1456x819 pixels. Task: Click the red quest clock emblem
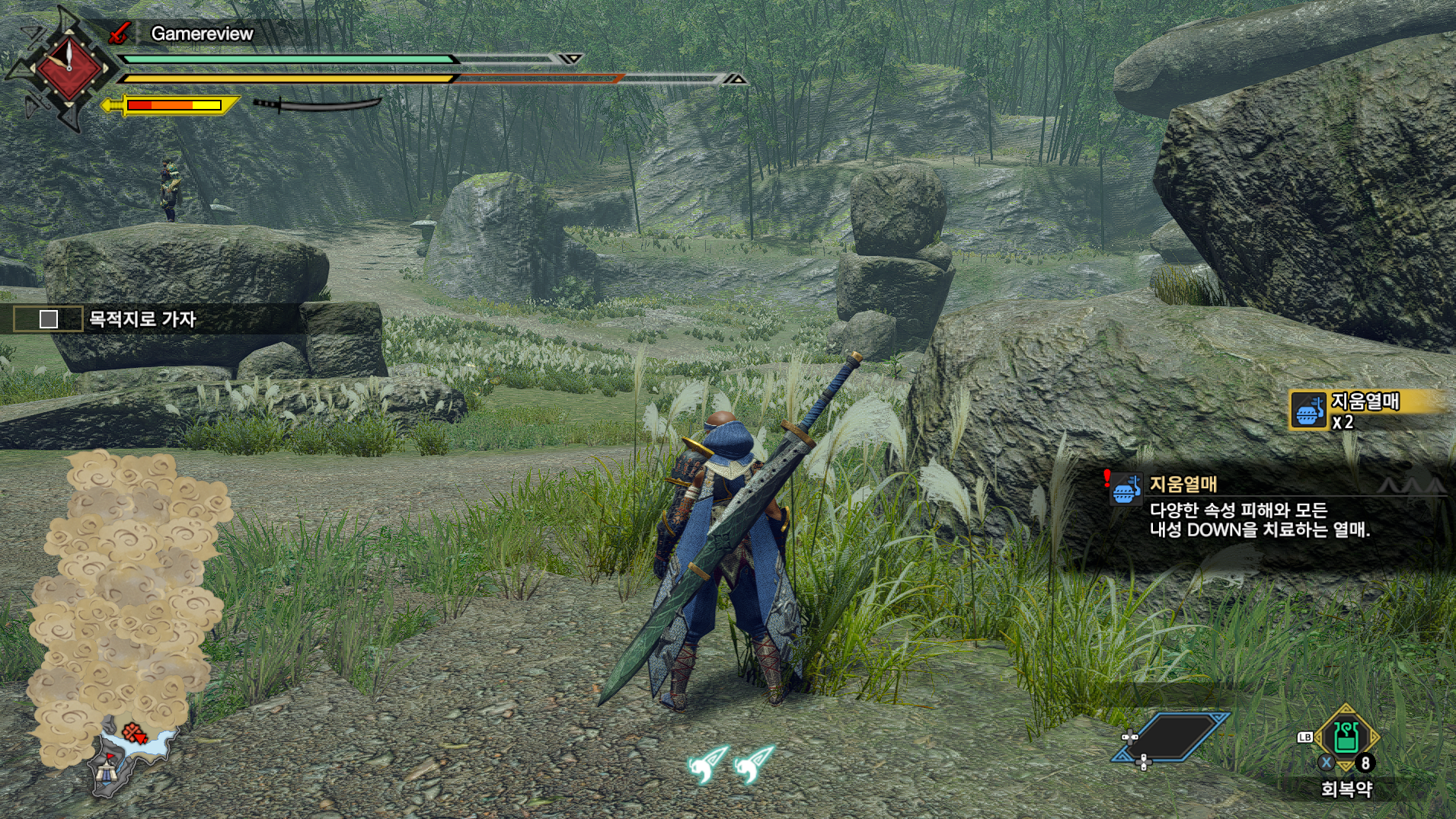[69, 69]
